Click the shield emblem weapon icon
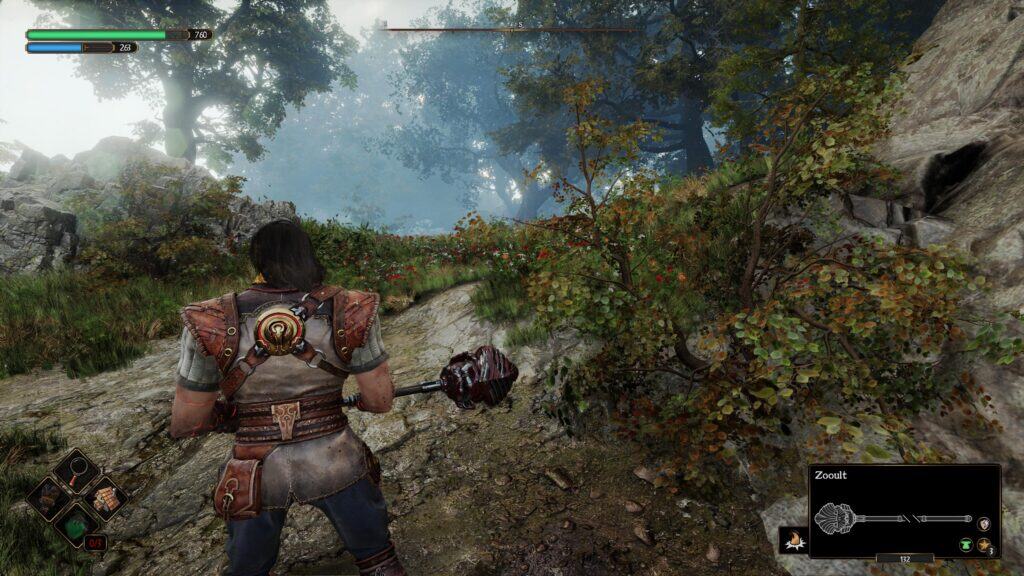This screenshot has width=1024, height=576. tap(984, 522)
